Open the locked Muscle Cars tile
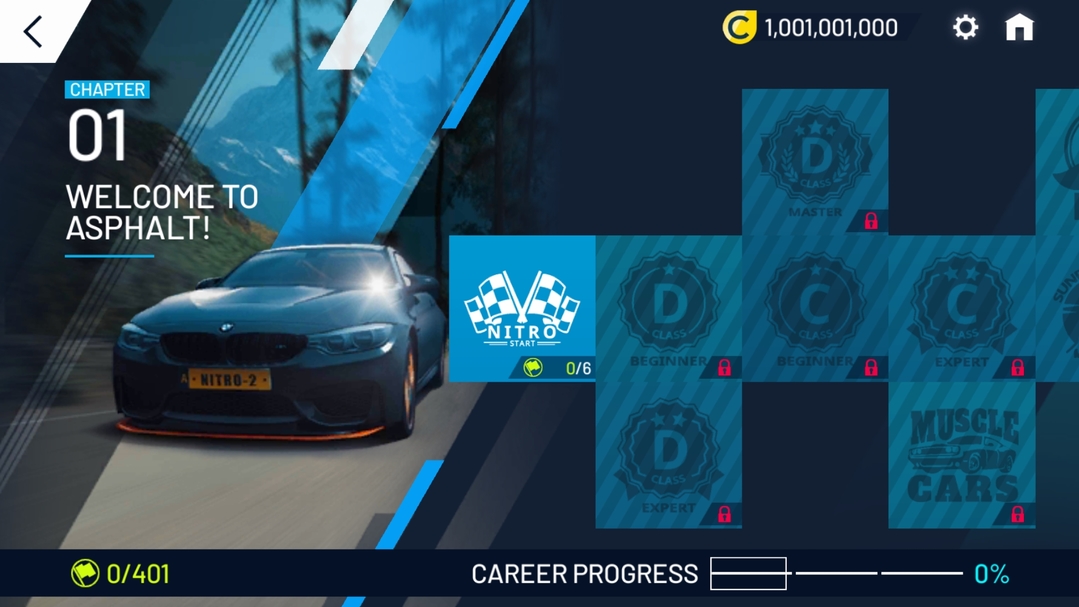The width and height of the screenshot is (1079, 607). pyautogui.click(x=961, y=455)
